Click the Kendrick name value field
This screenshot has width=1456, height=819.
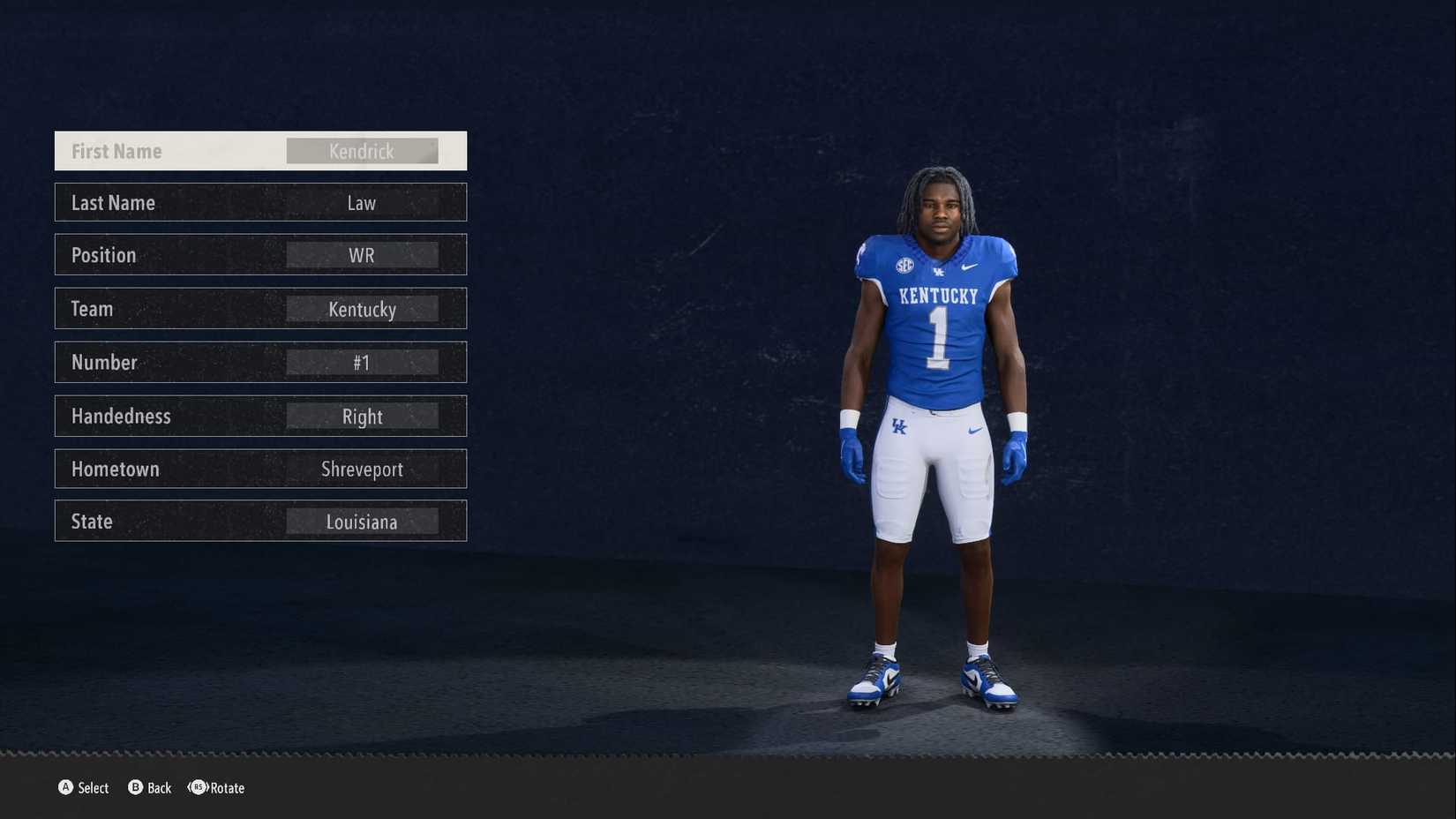click(362, 150)
